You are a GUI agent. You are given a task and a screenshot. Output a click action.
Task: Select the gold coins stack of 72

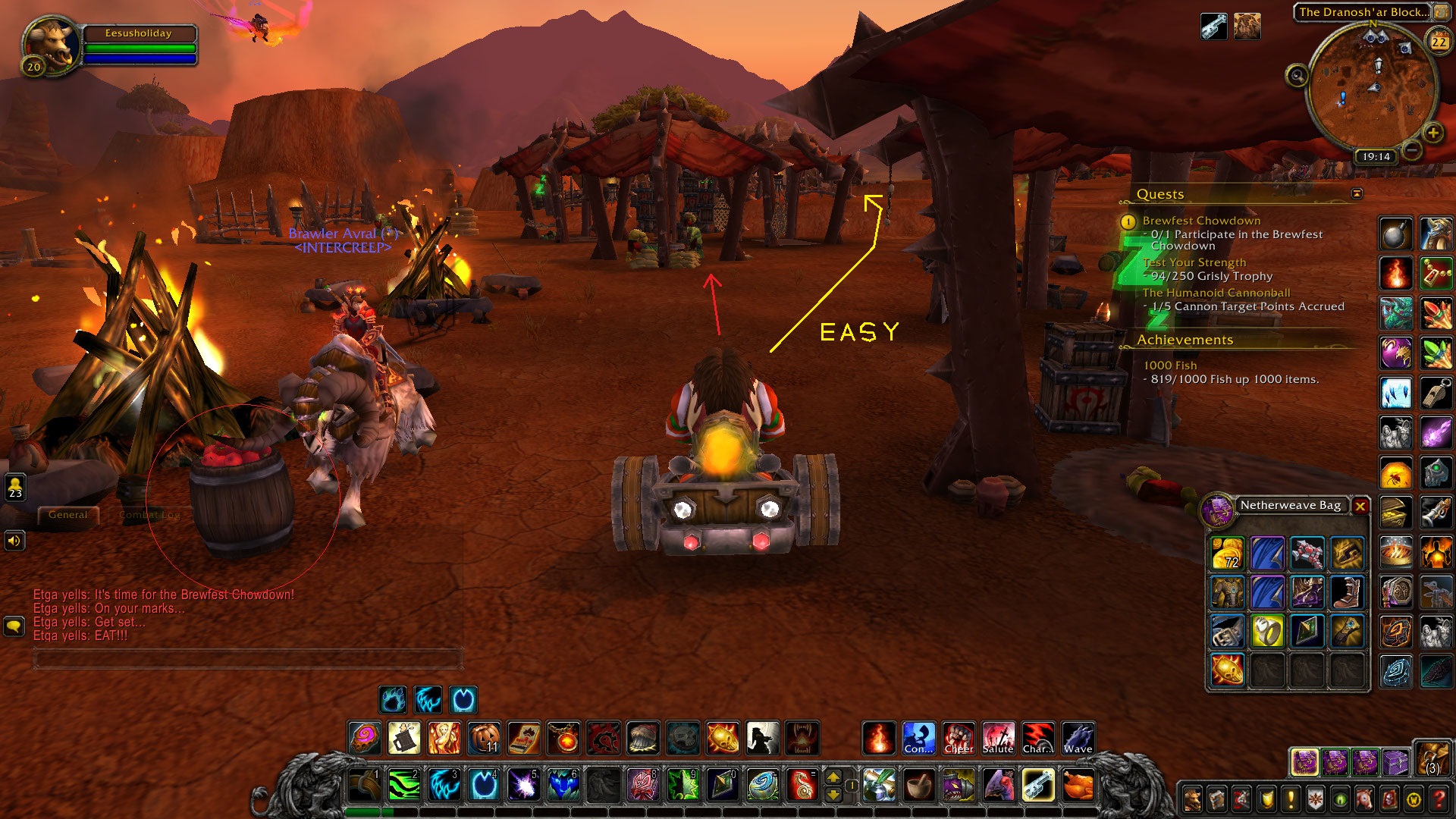pos(1227,554)
